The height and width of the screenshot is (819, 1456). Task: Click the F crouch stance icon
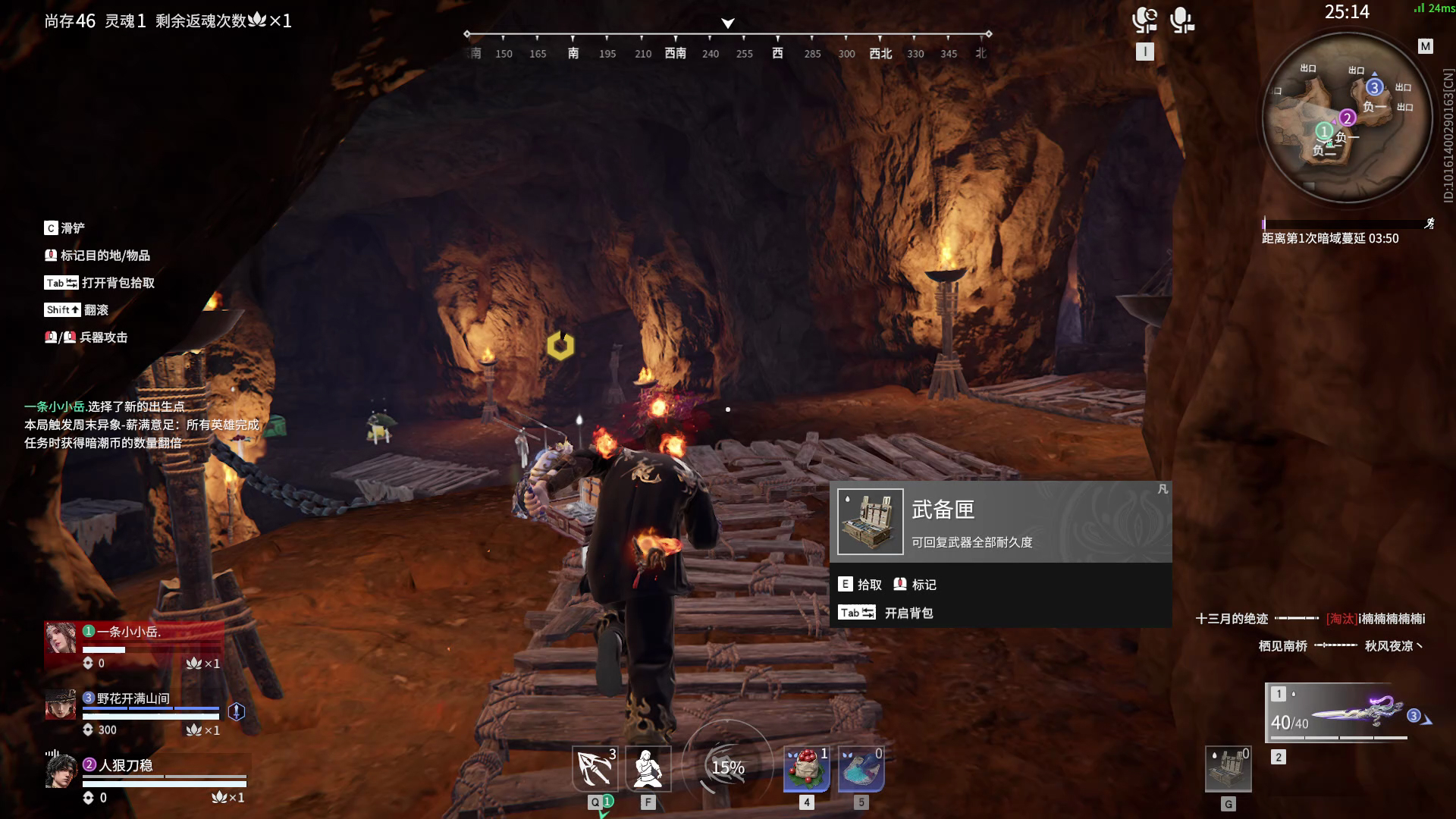tap(647, 768)
